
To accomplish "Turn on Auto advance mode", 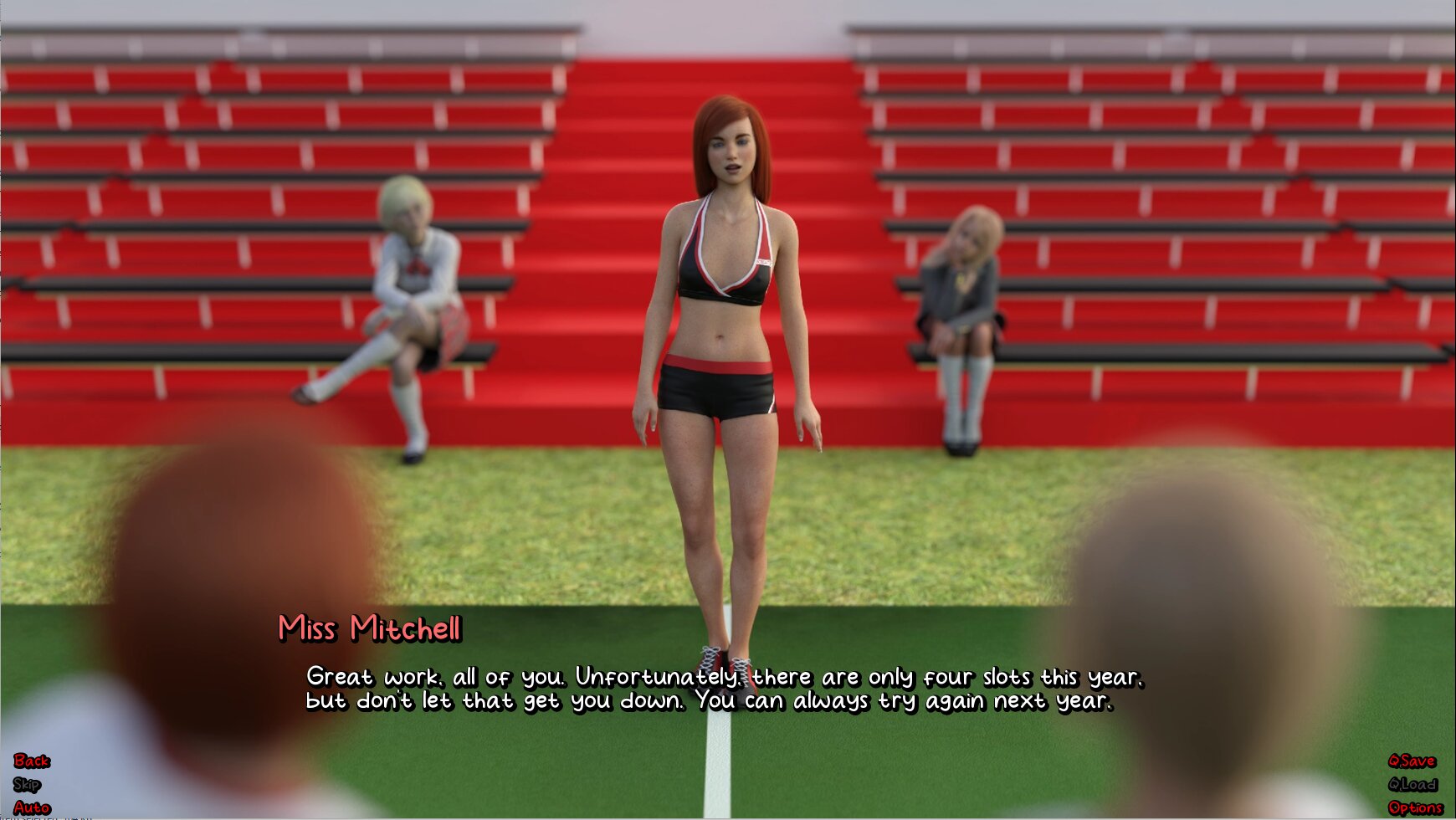I will pyautogui.click(x=32, y=807).
